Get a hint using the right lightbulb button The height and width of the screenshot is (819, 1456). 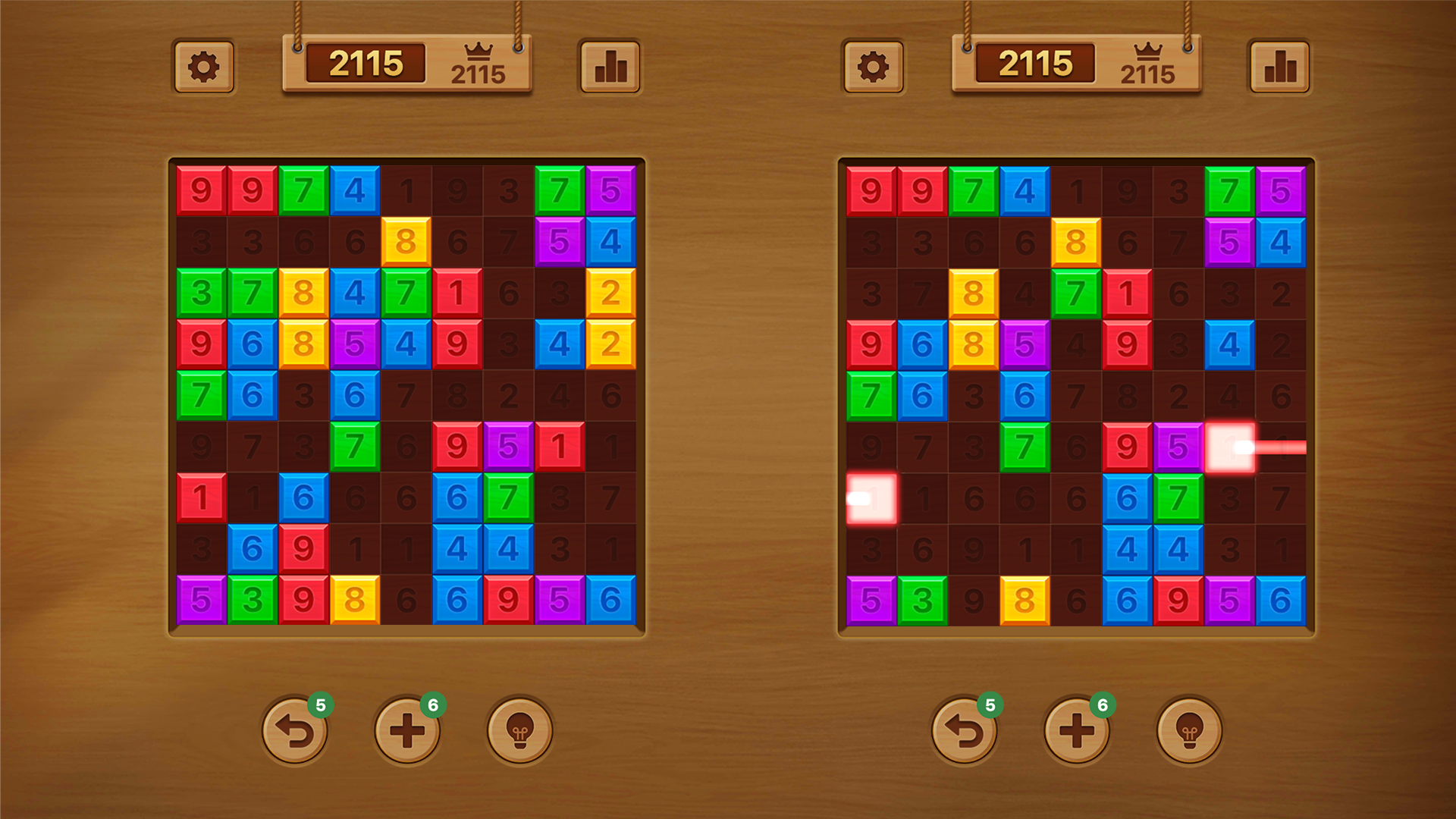tap(1189, 728)
